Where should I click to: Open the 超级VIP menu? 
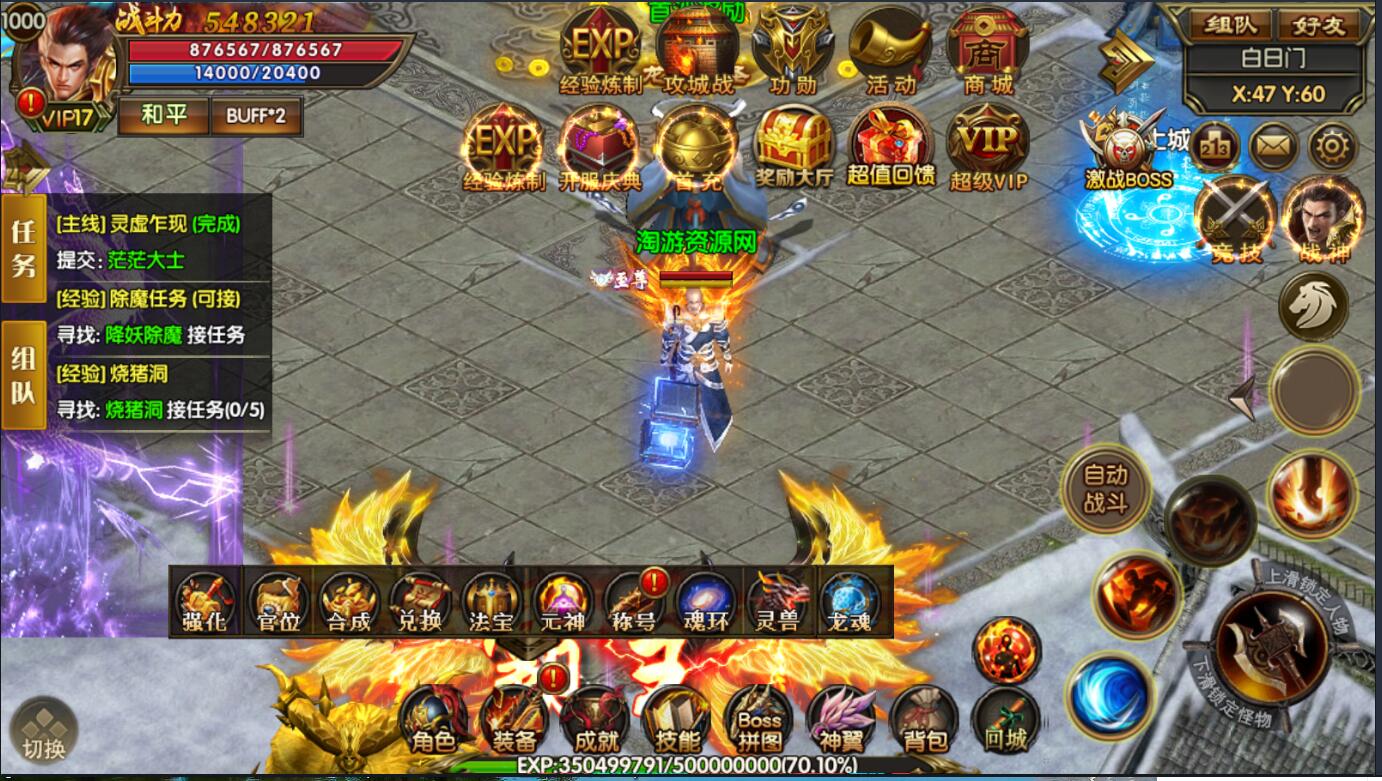click(988, 147)
